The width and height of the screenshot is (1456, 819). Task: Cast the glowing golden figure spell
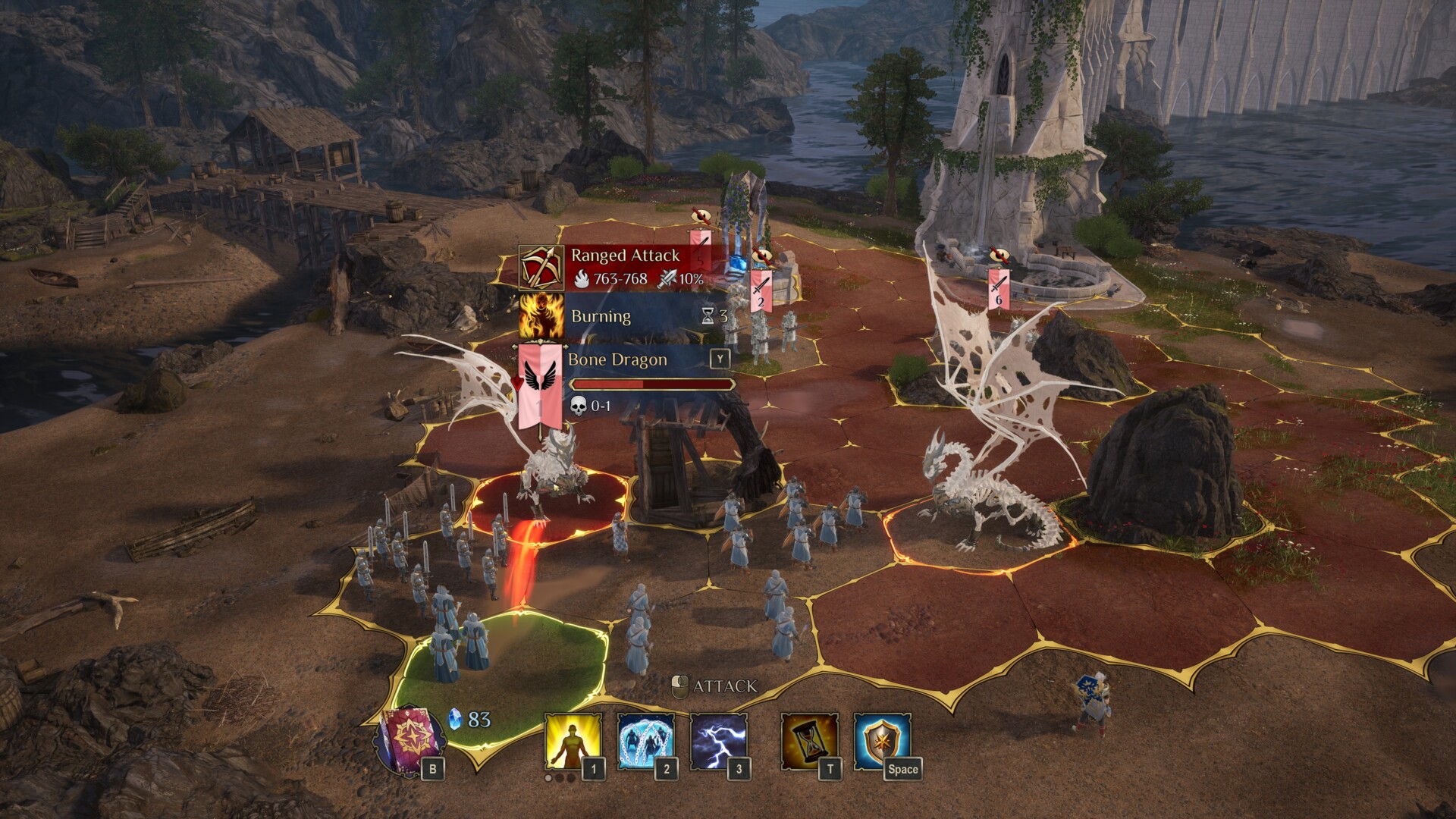(x=572, y=741)
